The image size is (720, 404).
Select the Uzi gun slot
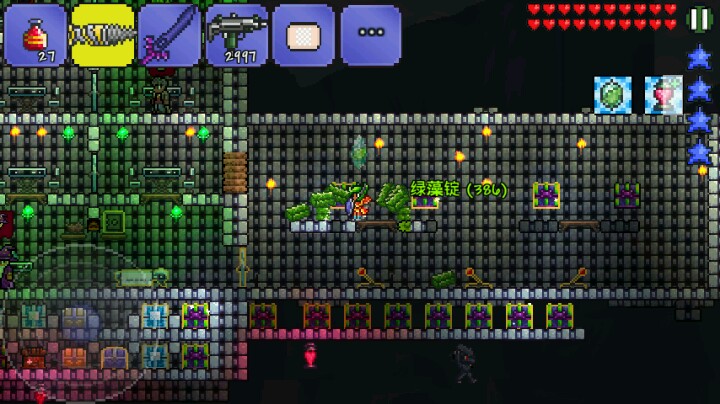[237, 35]
